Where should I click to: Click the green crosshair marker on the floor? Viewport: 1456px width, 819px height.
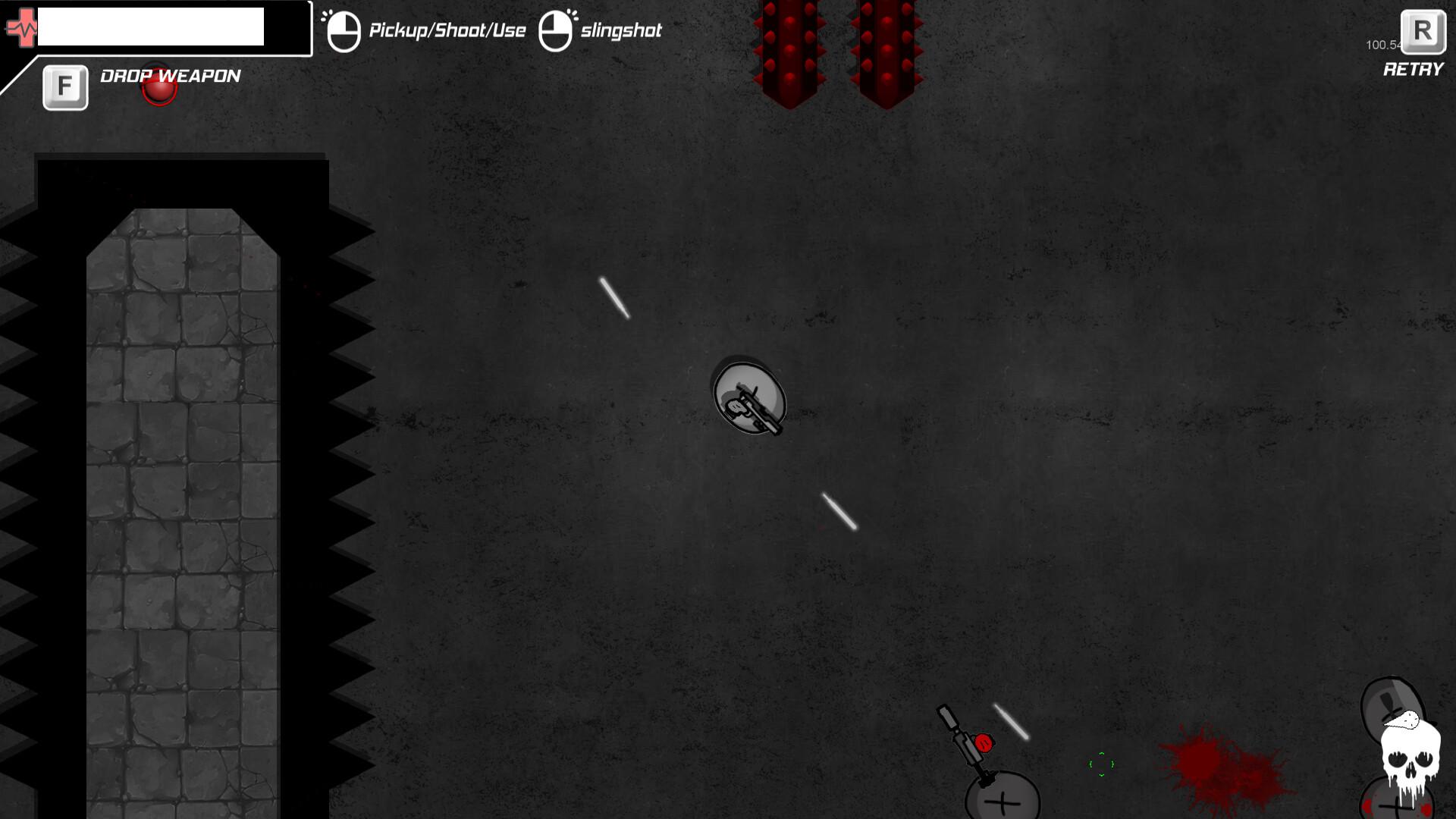(x=1101, y=766)
